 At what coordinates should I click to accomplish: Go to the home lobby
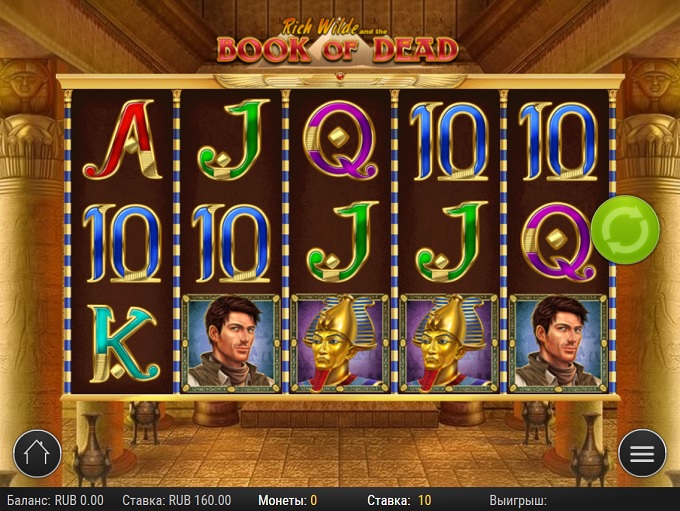pyautogui.click(x=37, y=454)
